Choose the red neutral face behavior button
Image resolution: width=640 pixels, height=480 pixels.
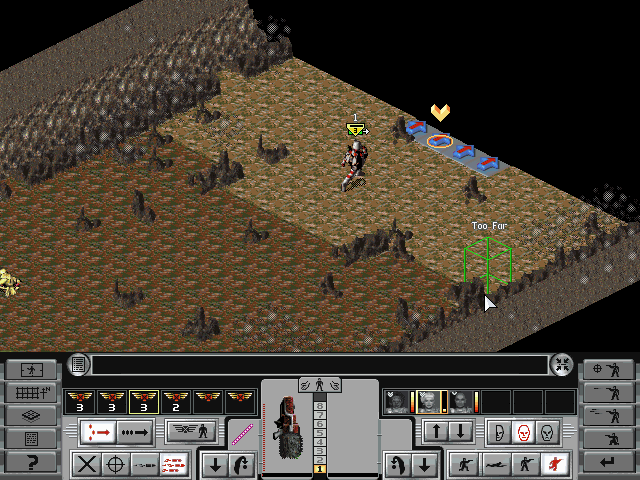[x=521, y=433]
